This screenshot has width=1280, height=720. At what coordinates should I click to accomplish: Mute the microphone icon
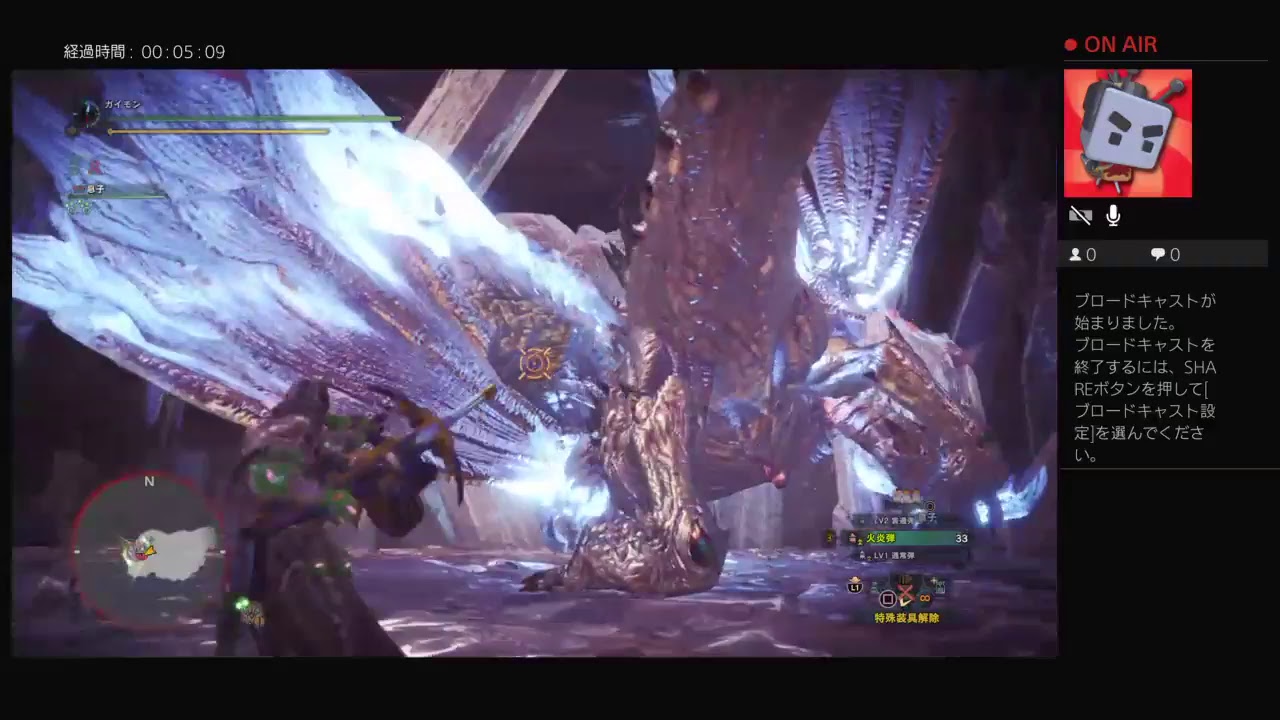1113,215
